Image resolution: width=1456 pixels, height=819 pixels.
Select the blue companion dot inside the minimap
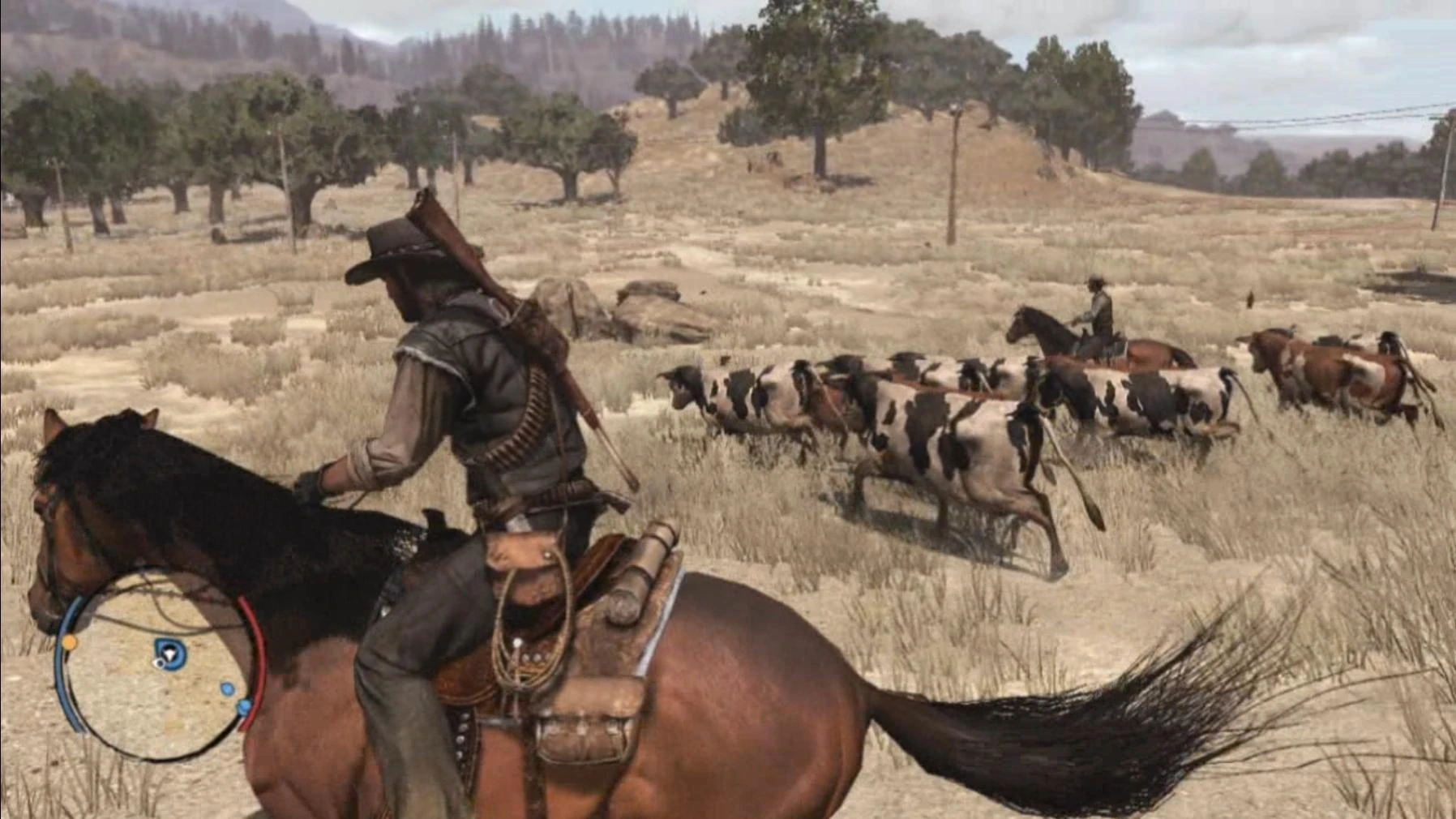point(227,689)
